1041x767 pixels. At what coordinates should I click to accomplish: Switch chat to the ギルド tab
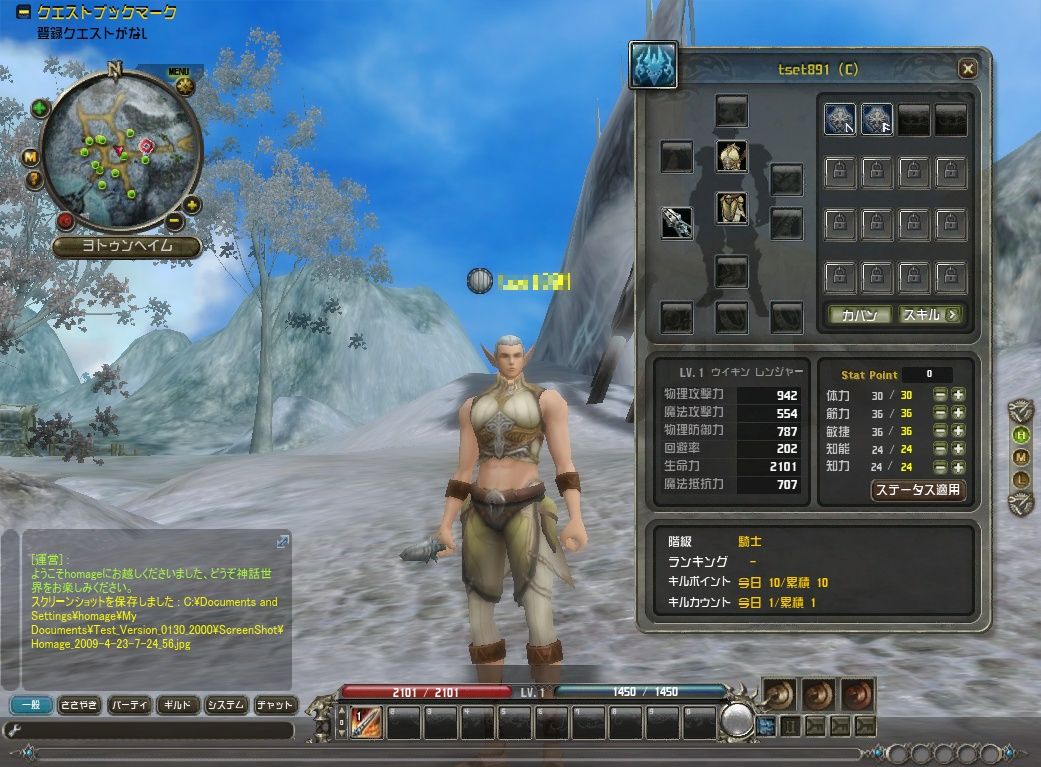pos(177,705)
